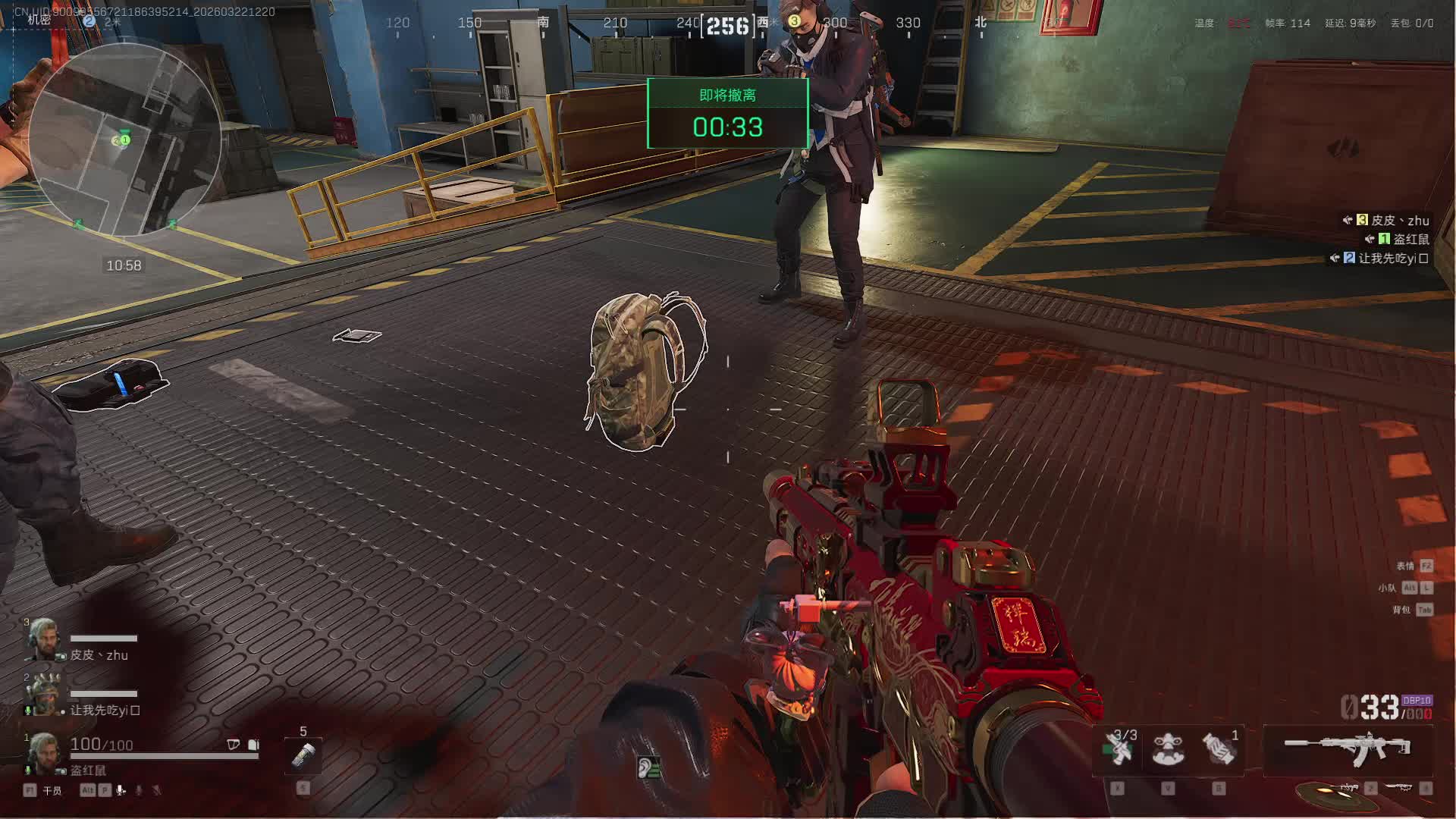Click the DBP10 ammo type tag
This screenshot has height=819, width=1456.
[x=1417, y=701]
